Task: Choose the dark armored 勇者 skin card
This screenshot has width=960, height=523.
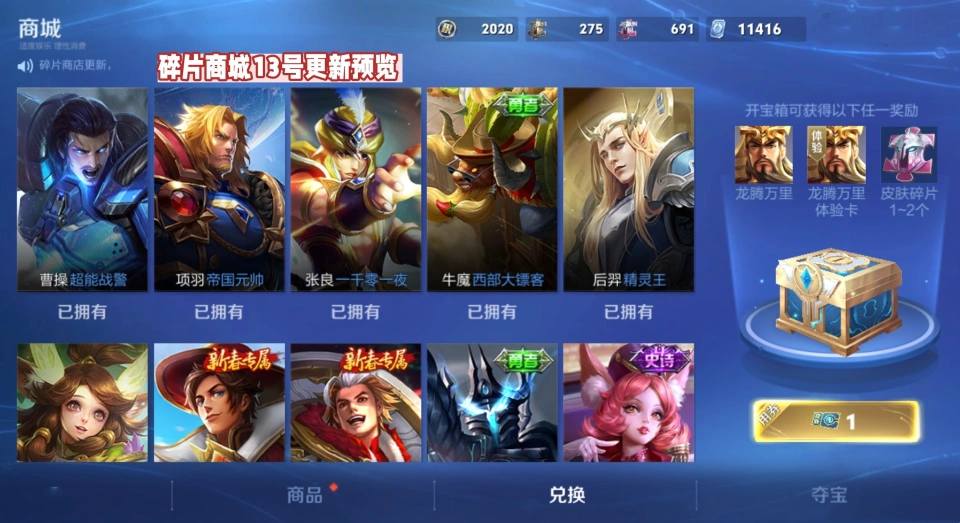Action: coord(492,403)
